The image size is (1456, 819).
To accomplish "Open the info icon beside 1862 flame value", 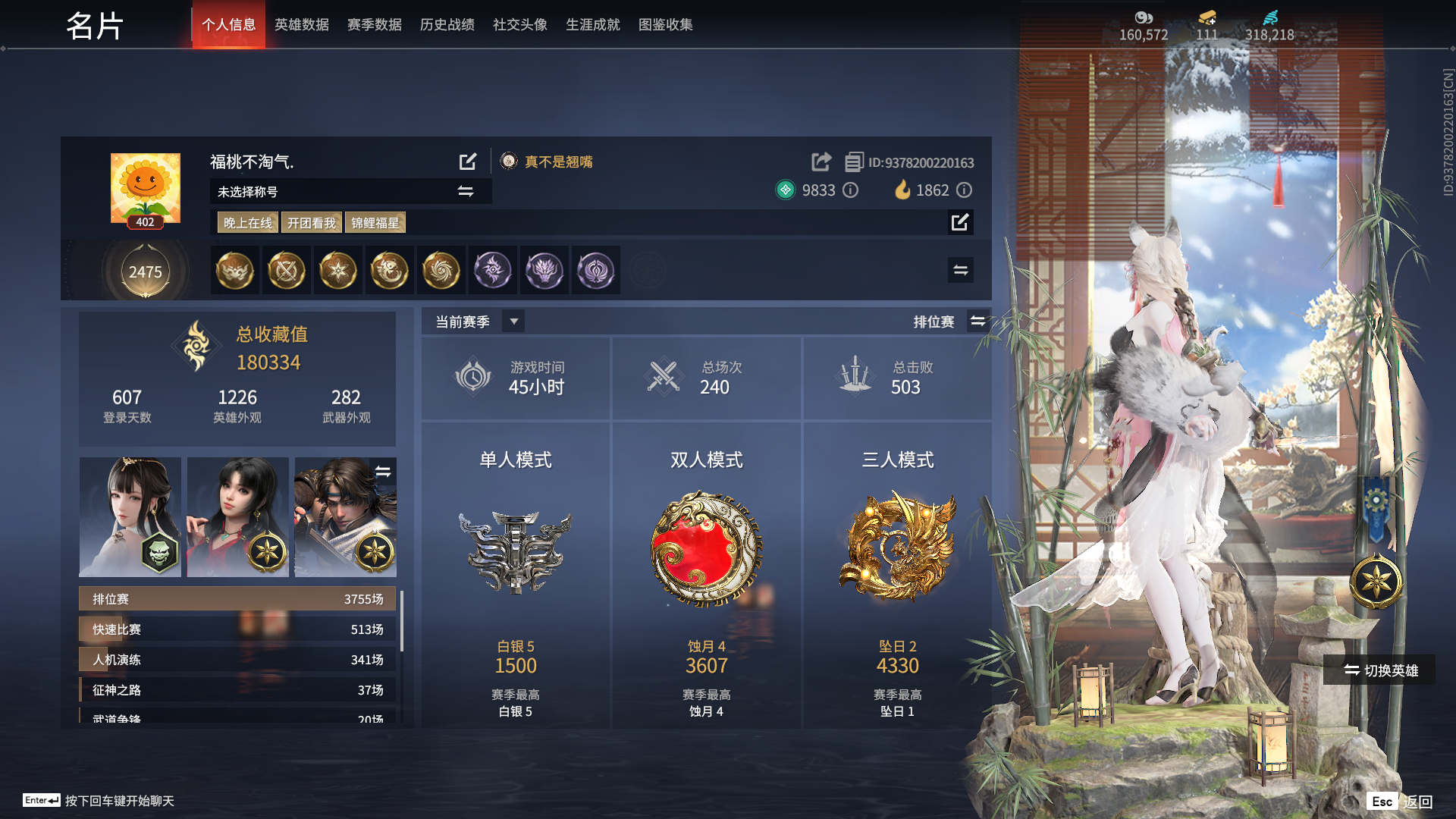I will 964,190.
